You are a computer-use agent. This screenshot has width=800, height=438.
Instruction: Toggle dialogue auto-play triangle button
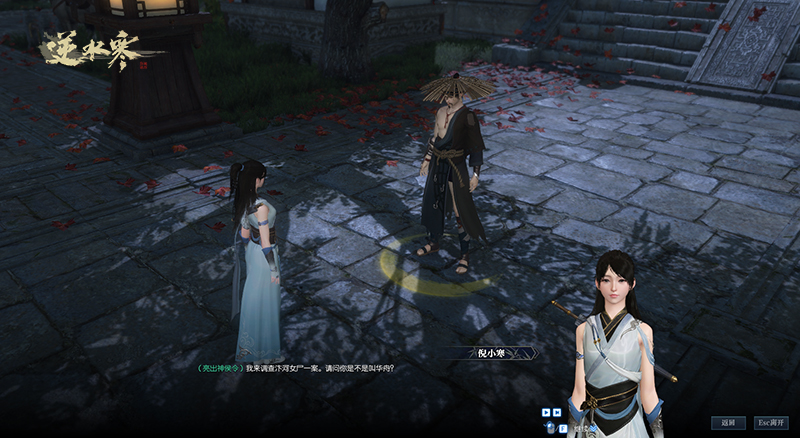[546, 411]
